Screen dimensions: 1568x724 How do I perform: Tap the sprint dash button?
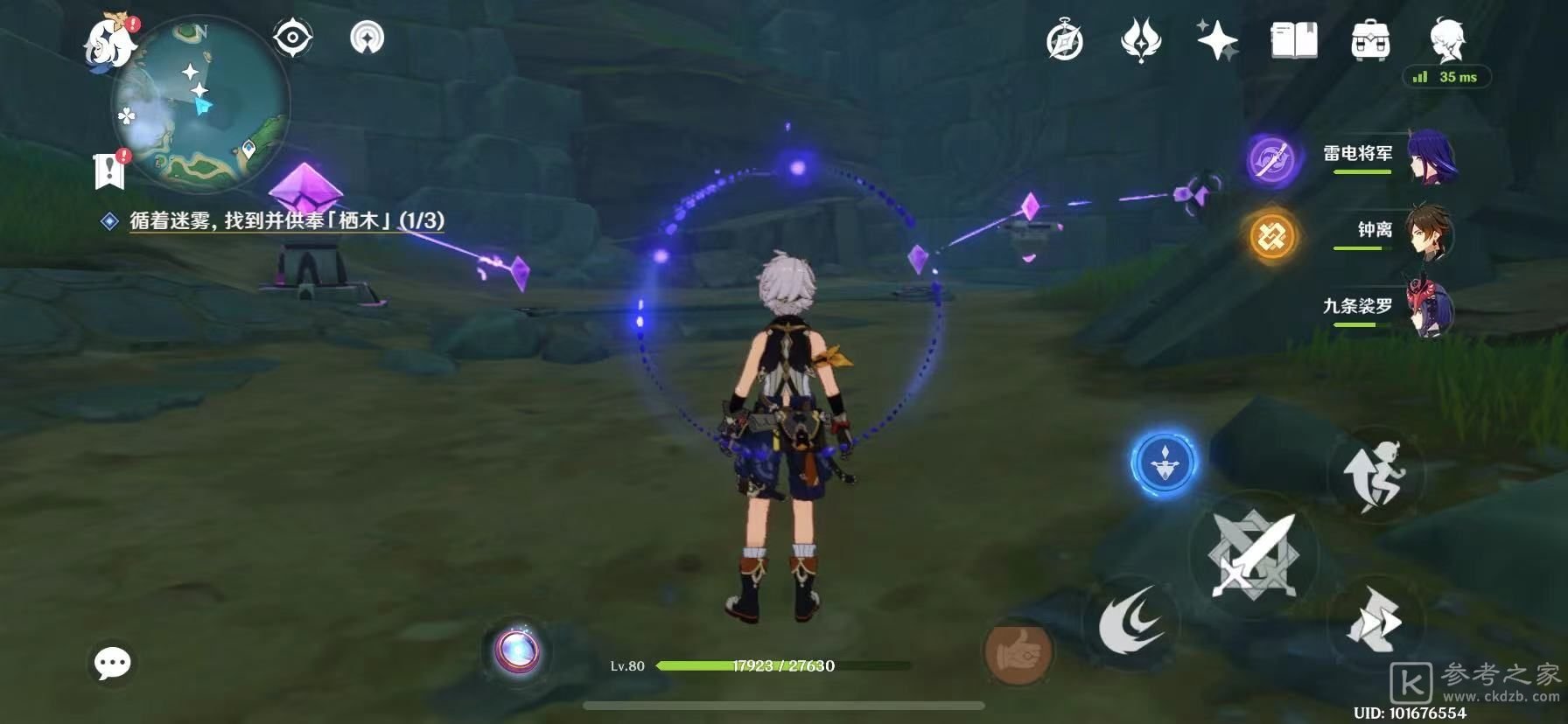pos(1375,623)
